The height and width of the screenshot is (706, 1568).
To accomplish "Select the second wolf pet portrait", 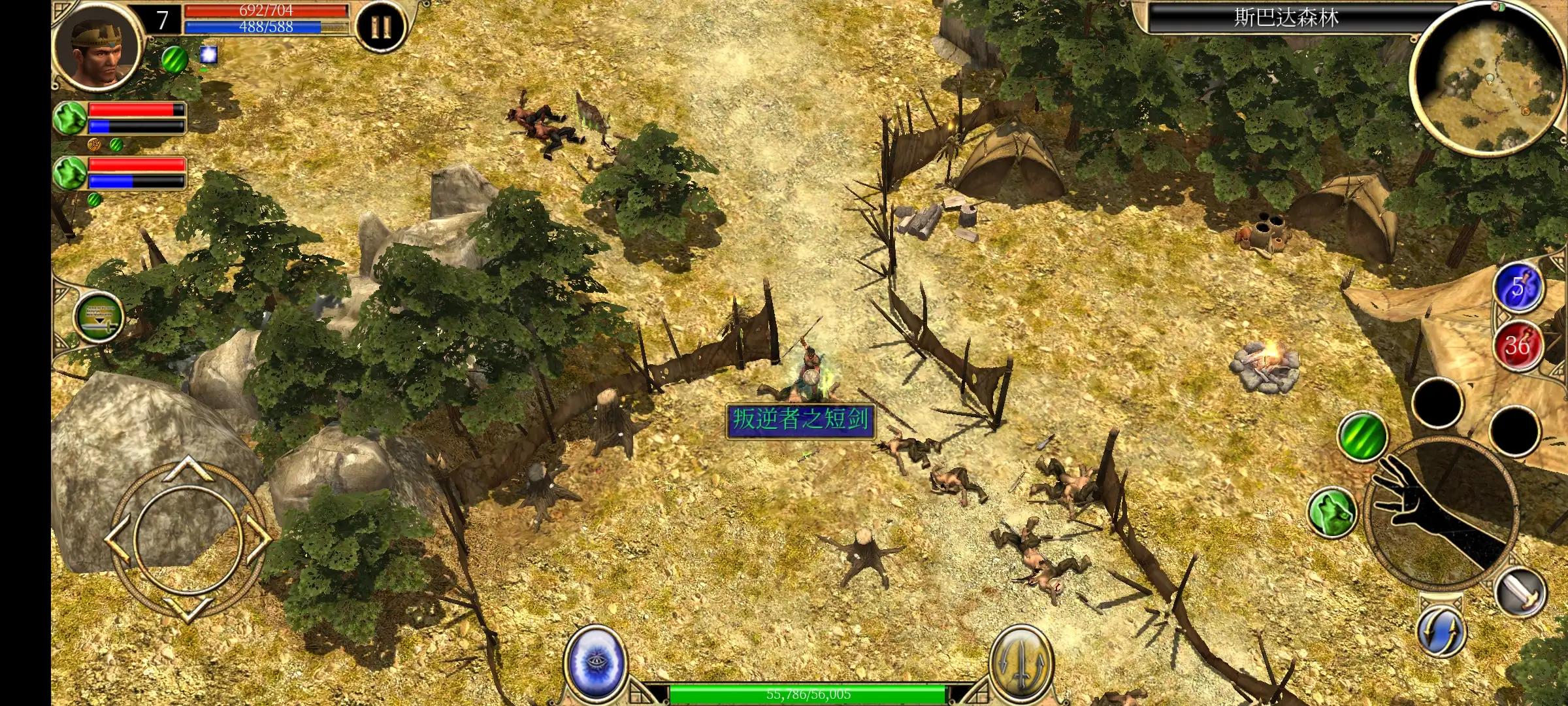I will tap(71, 173).
